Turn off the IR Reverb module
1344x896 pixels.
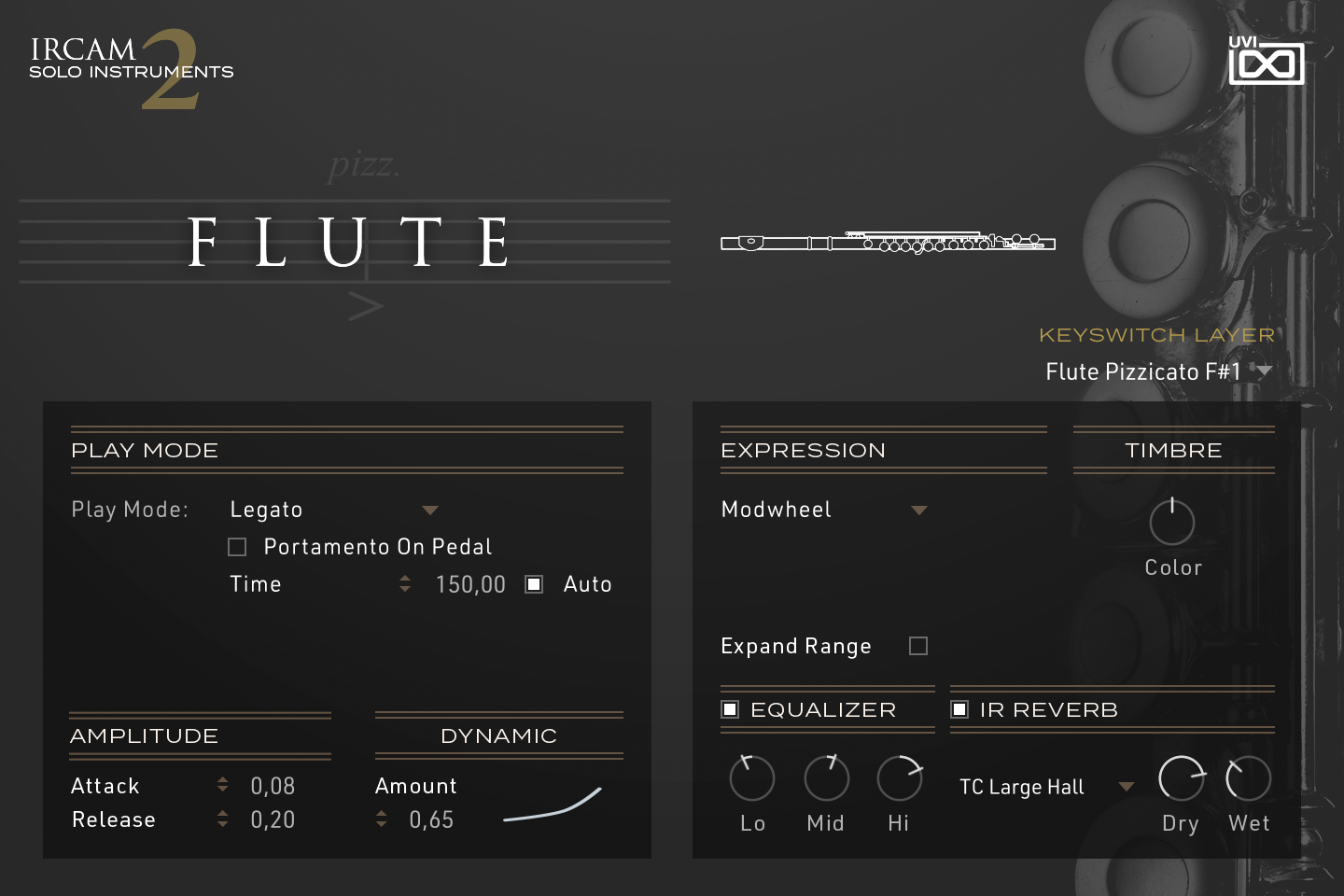(x=959, y=709)
